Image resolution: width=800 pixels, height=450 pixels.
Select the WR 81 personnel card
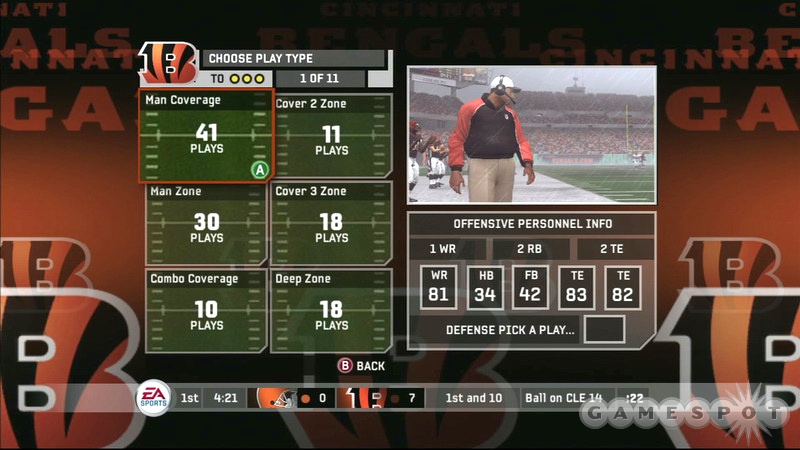tap(439, 287)
